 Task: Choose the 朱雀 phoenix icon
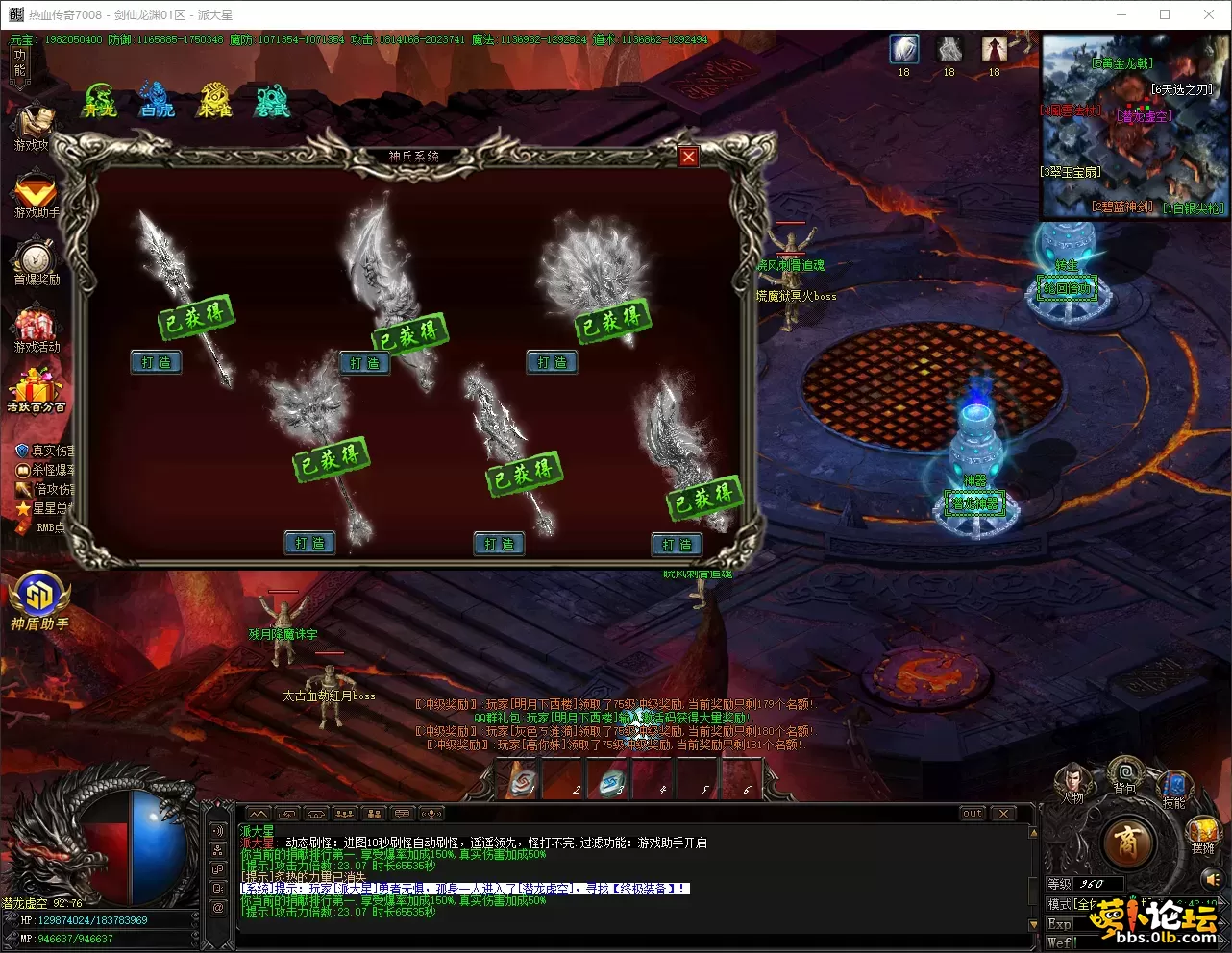[x=214, y=101]
